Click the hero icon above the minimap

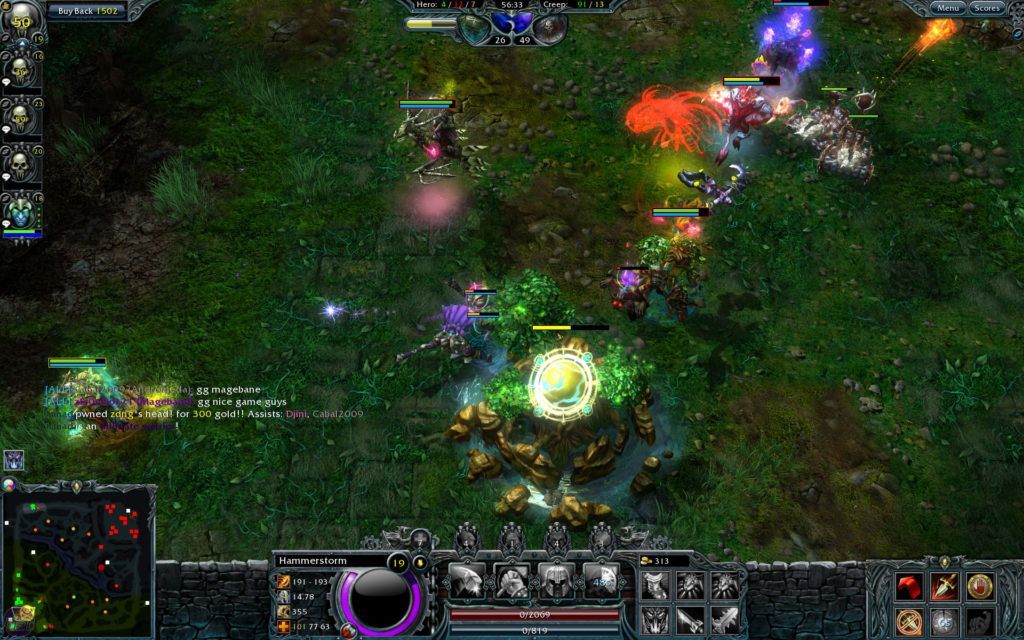coord(15,460)
